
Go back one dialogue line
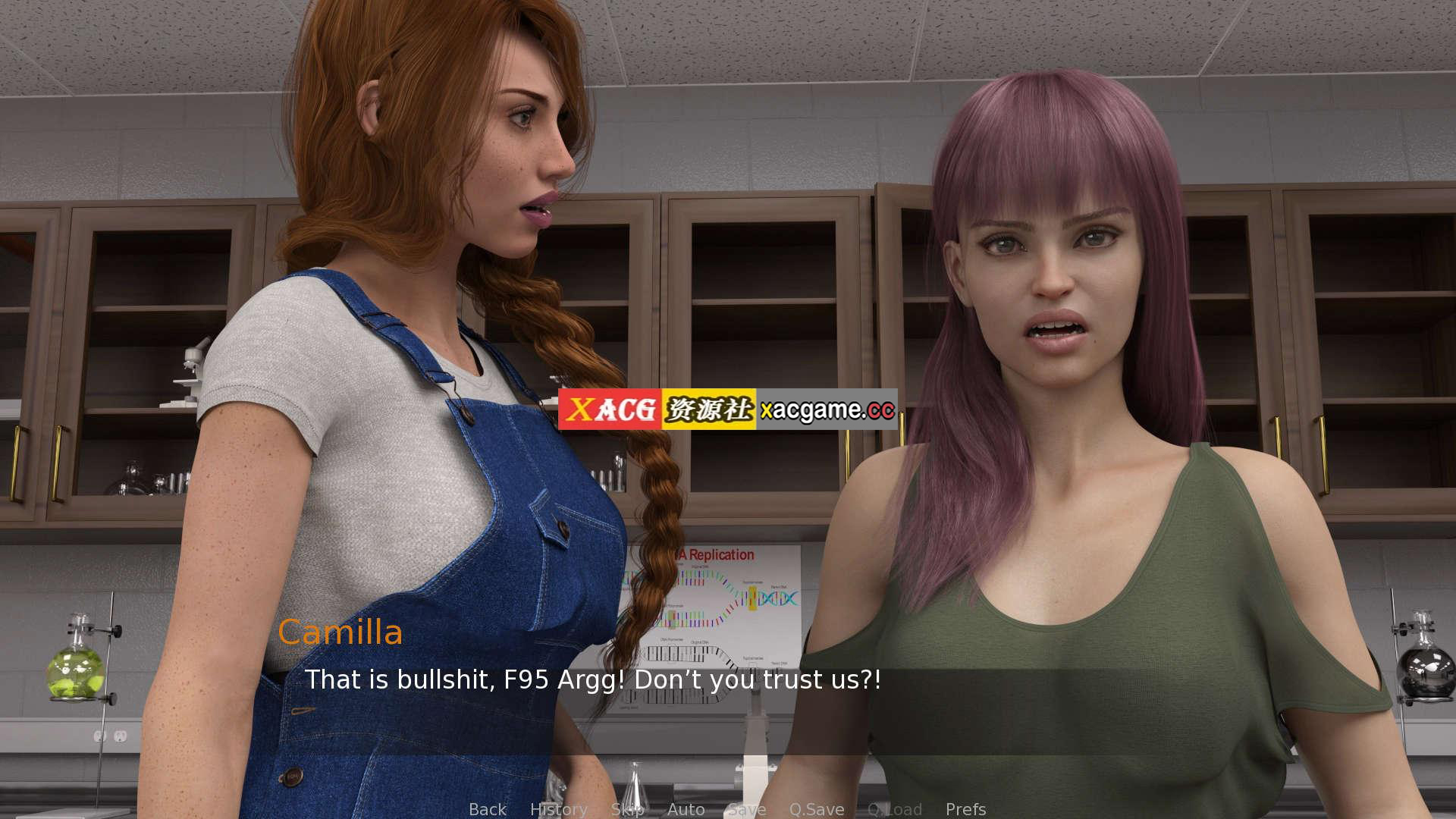(487, 809)
